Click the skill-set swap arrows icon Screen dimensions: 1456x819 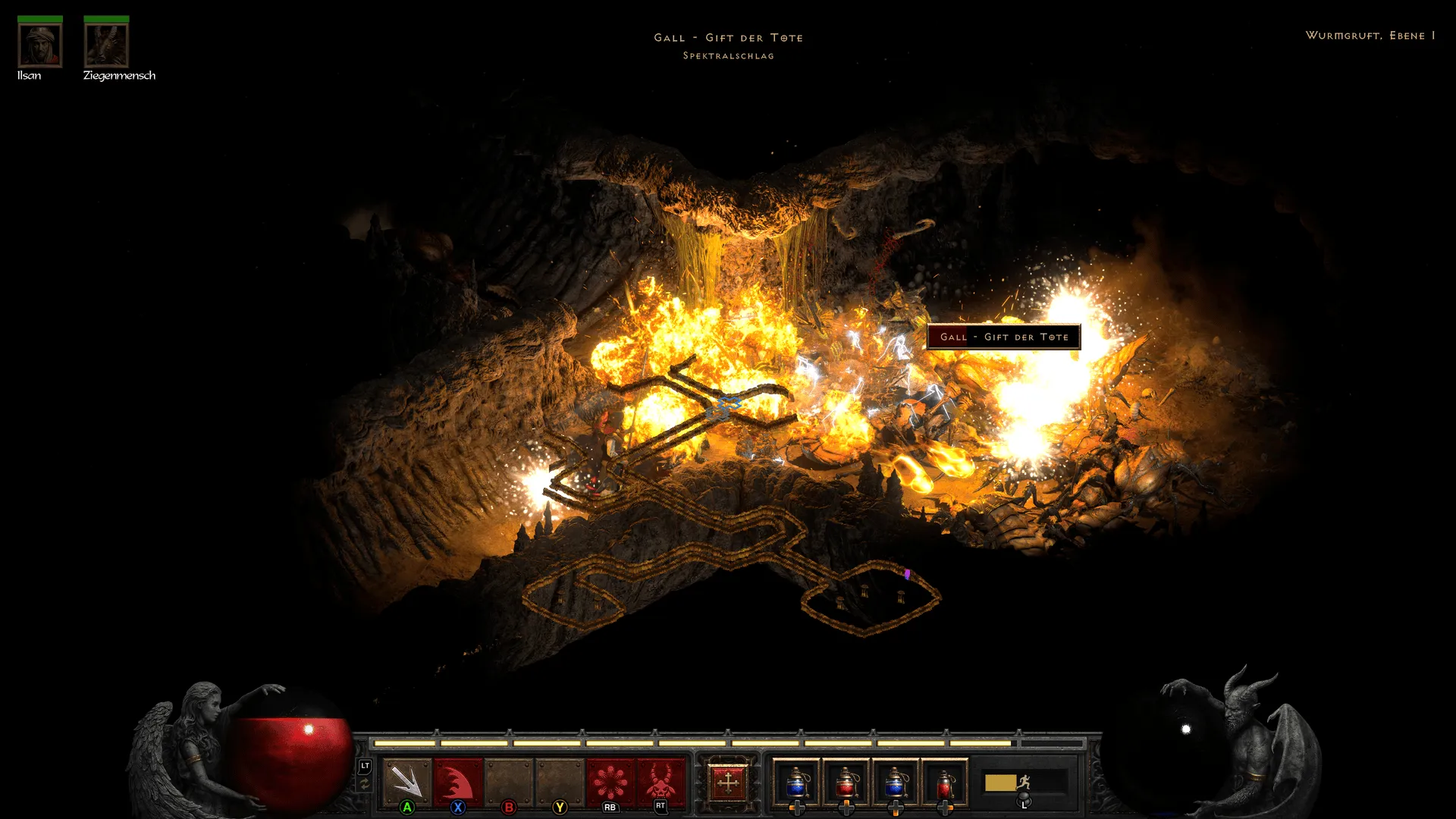365,785
